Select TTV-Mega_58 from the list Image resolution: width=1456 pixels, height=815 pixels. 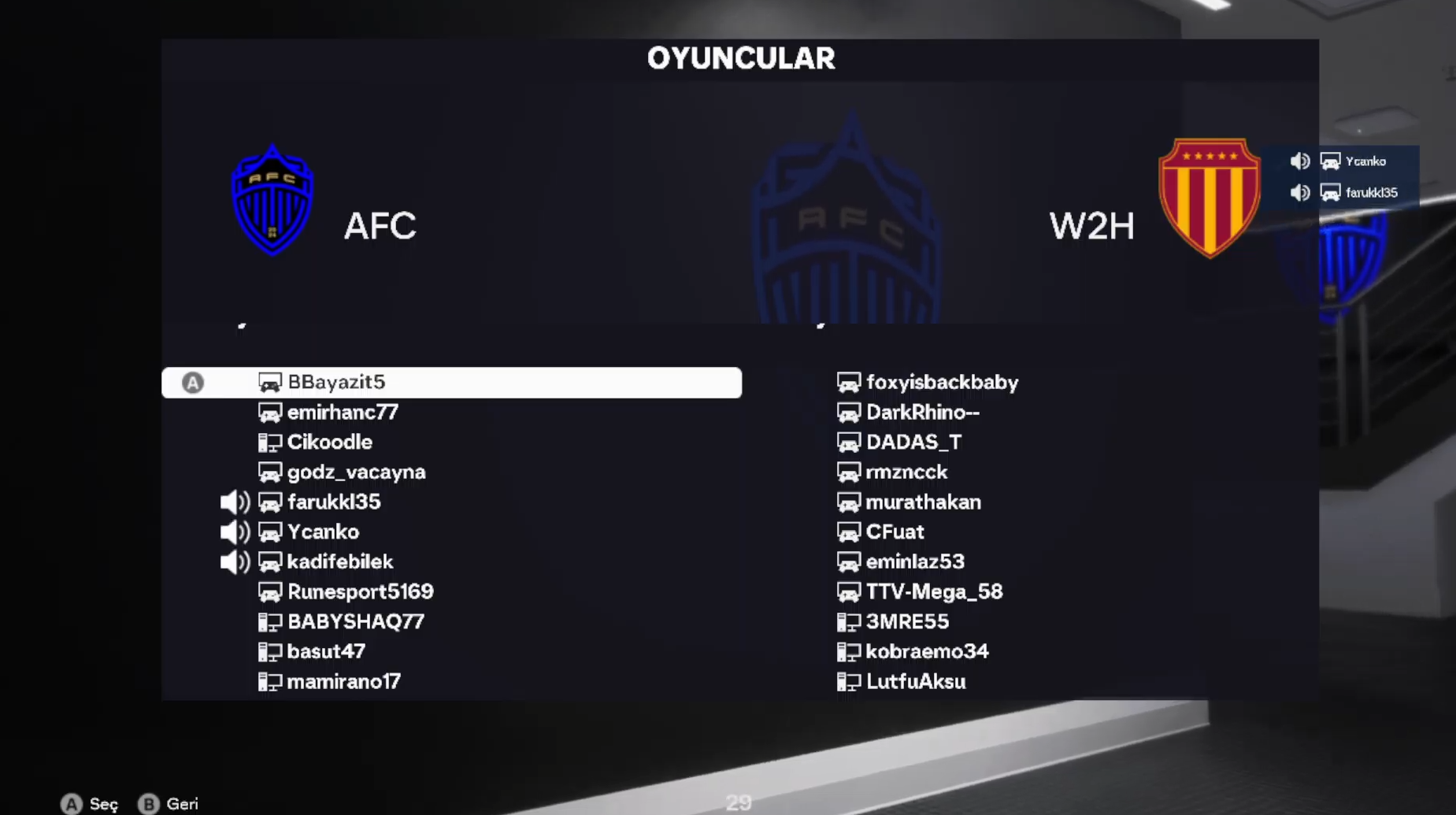(x=934, y=592)
